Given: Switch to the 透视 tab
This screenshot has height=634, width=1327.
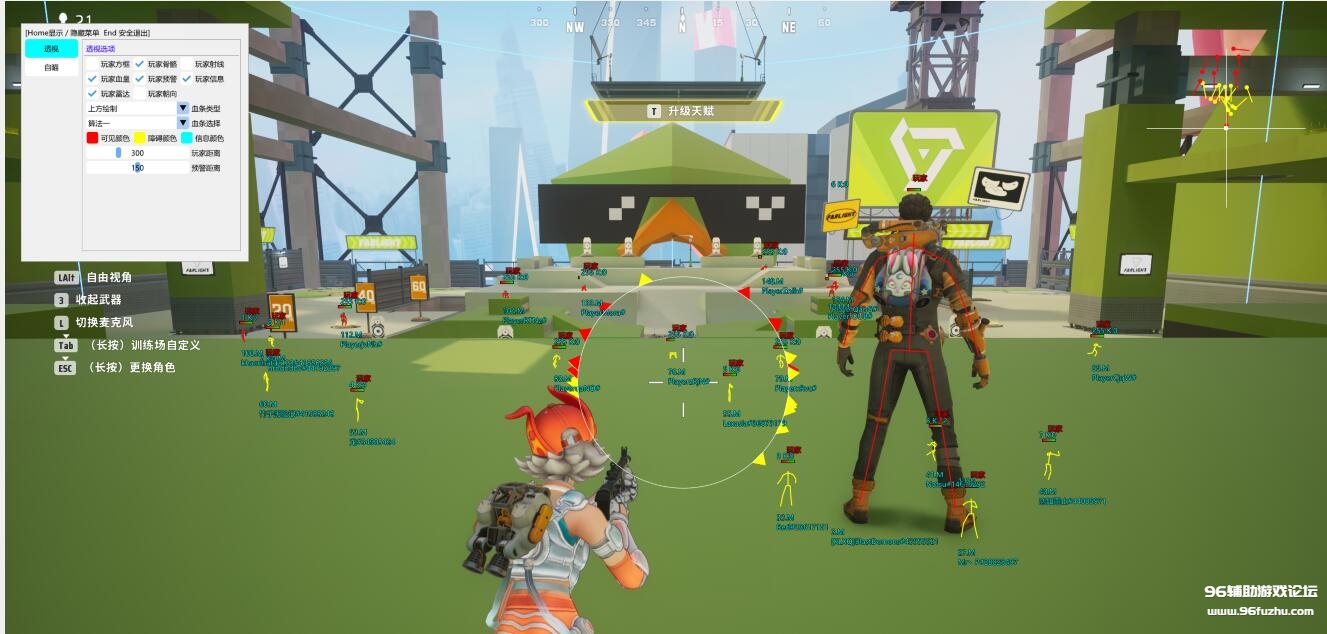Looking at the screenshot, I should tap(51, 49).
